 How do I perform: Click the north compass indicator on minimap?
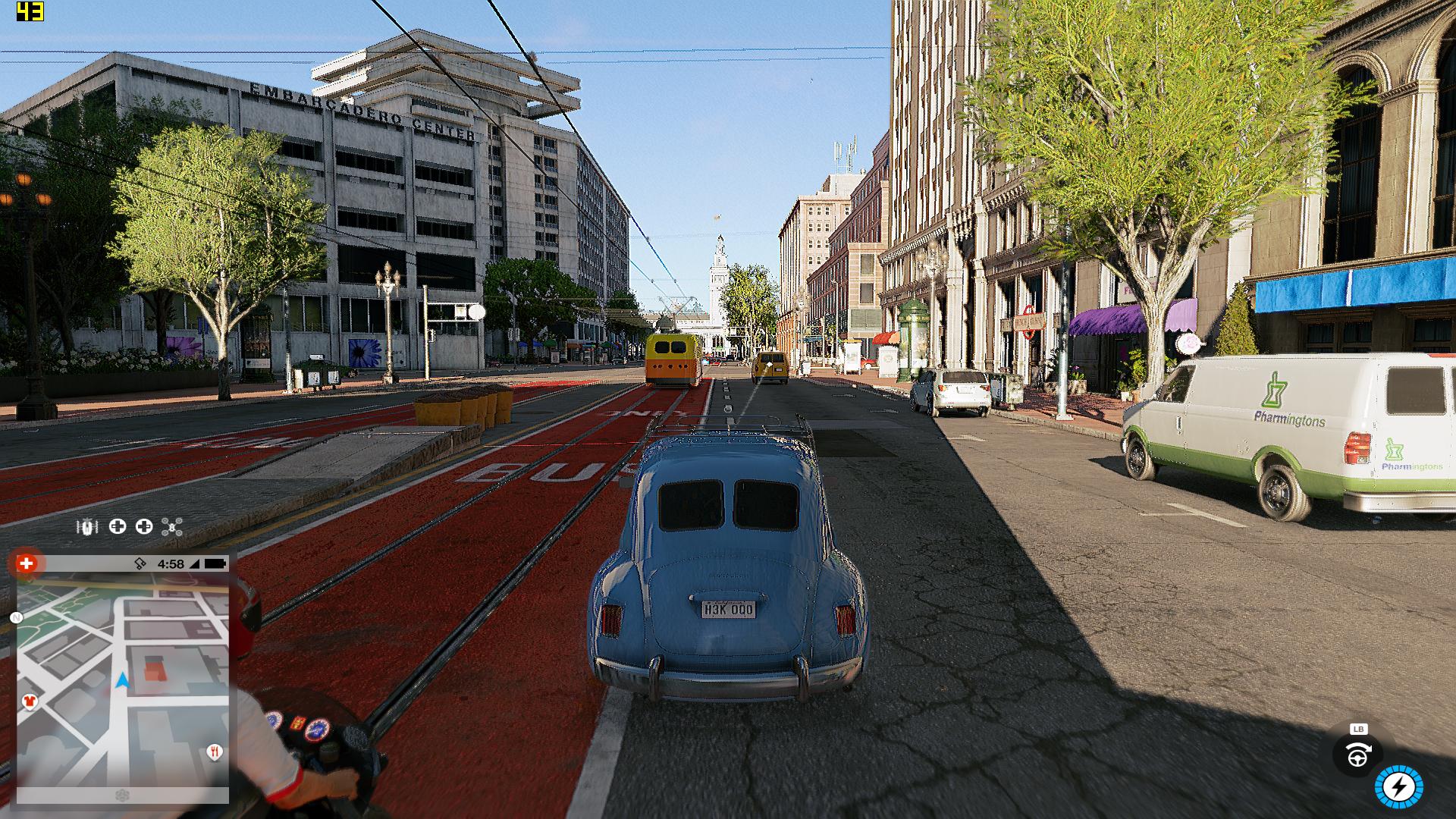17,618
